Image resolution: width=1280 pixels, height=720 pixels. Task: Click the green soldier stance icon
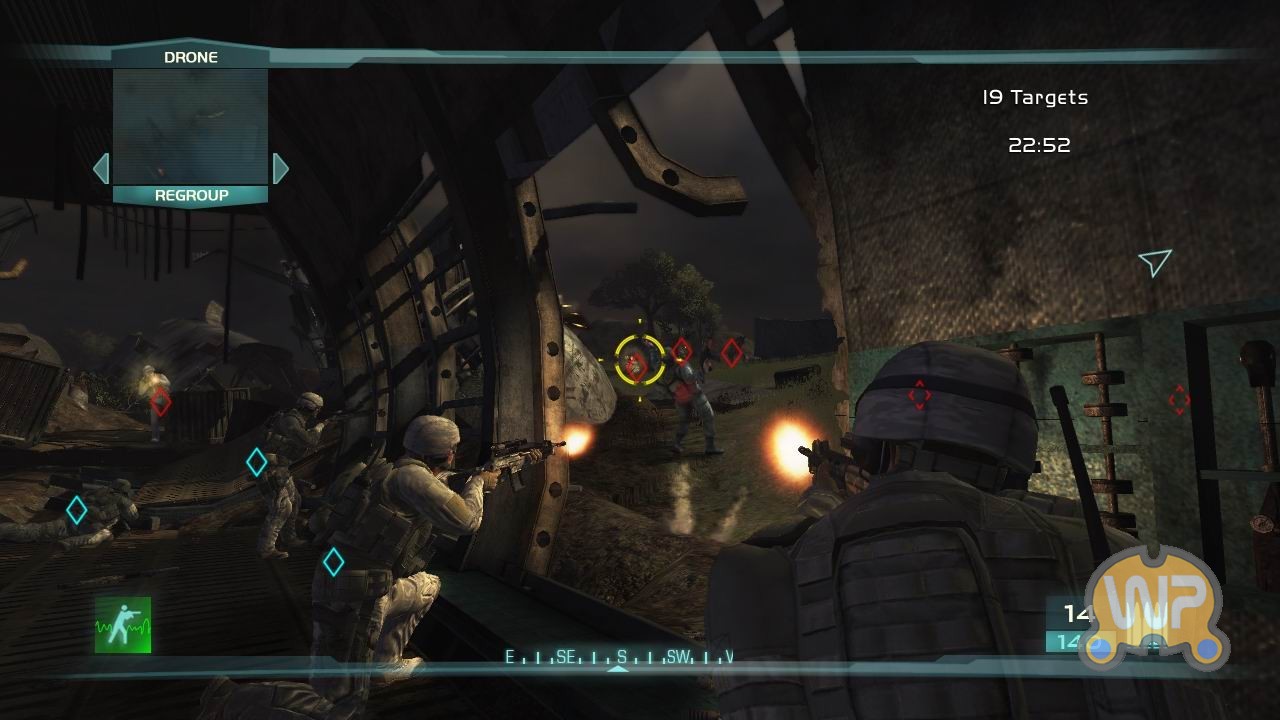tap(123, 625)
